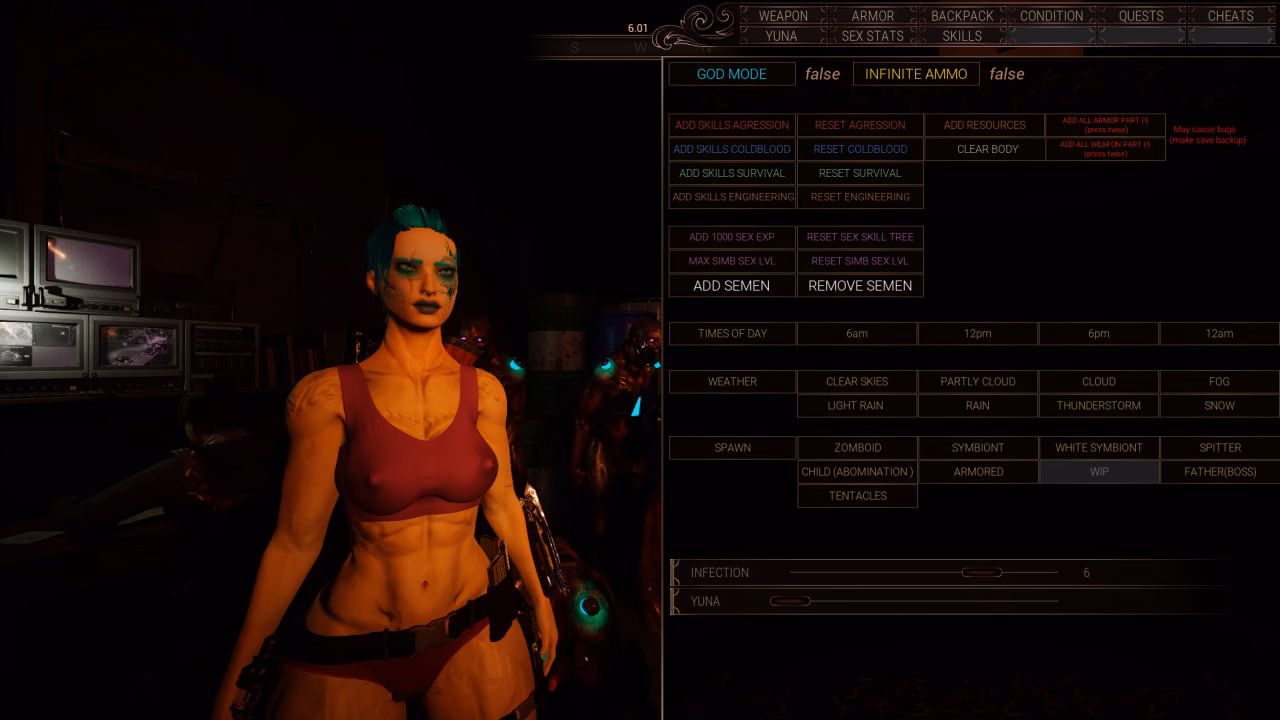Show the Backpack tab
1280x720 pixels.
[962, 16]
